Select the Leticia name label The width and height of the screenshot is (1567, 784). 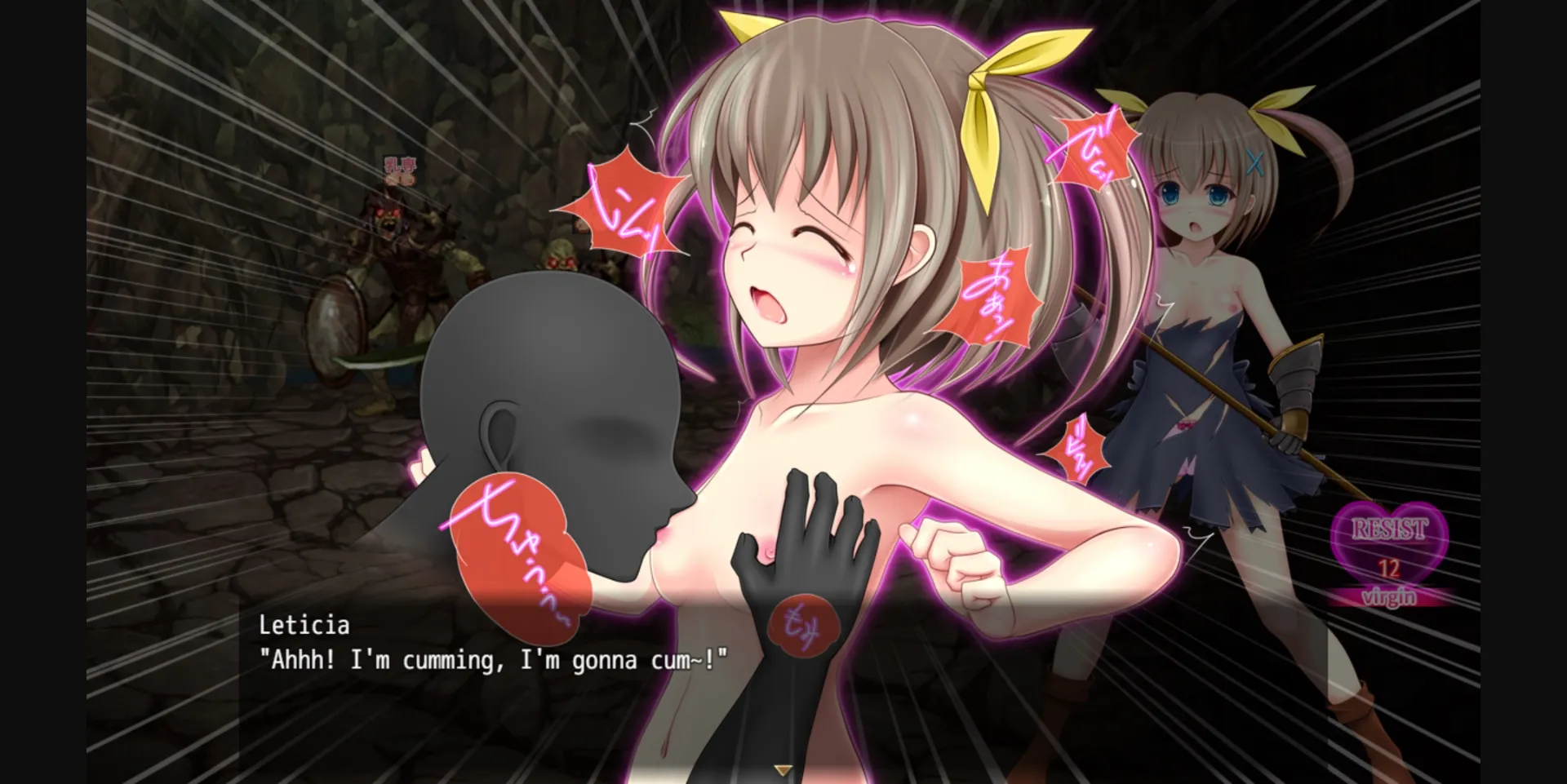click(303, 625)
